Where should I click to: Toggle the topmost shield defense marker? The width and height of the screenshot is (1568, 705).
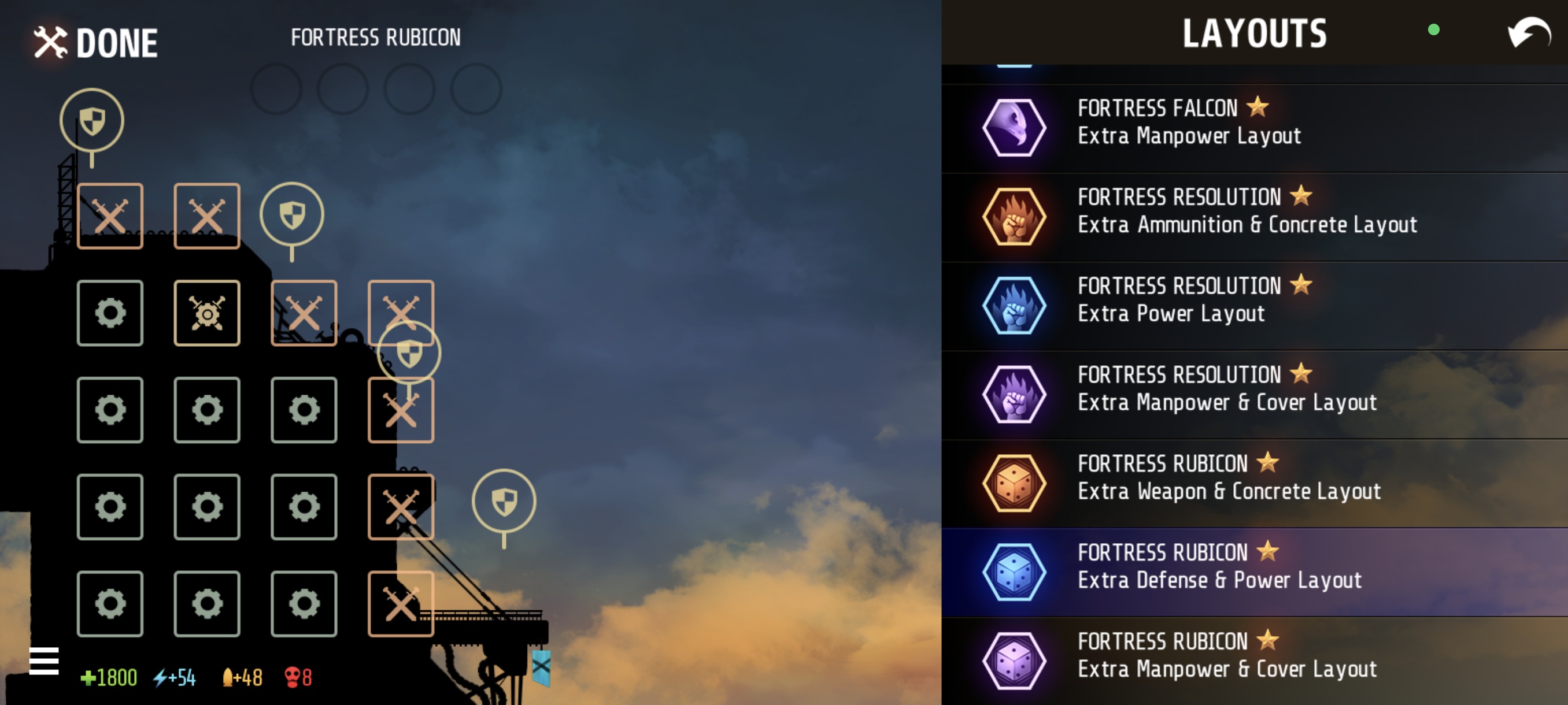tap(91, 120)
